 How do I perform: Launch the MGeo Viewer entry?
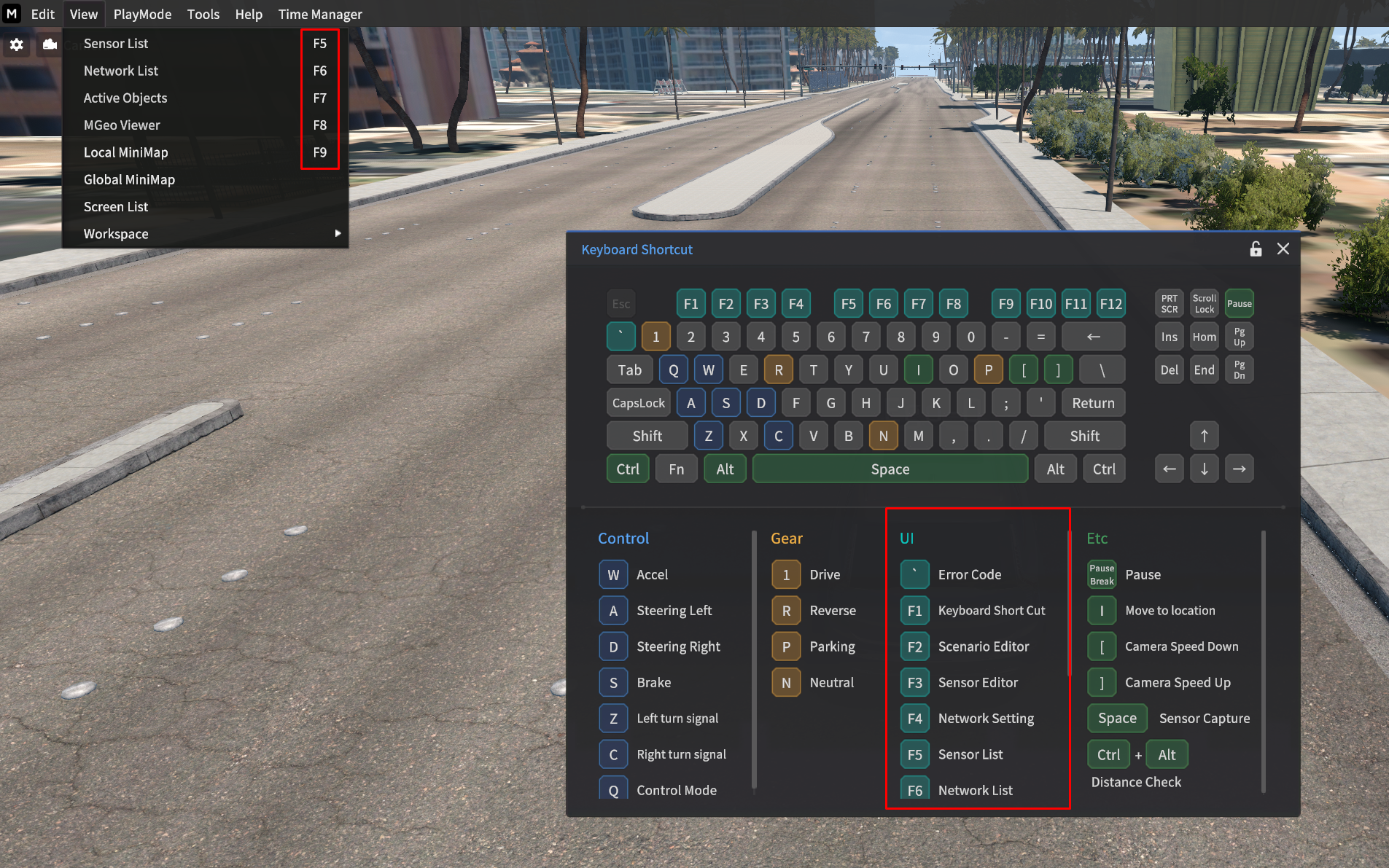[x=122, y=125]
